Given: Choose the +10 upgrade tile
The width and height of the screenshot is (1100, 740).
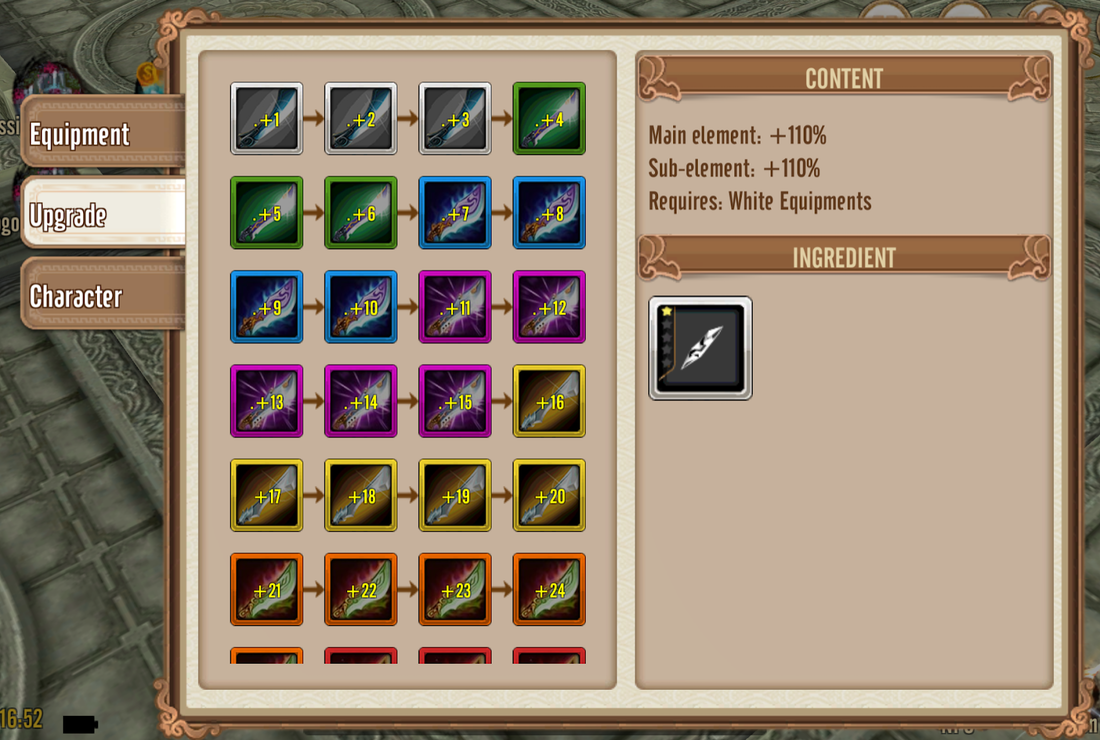Looking at the screenshot, I should click(x=361, y=306).
